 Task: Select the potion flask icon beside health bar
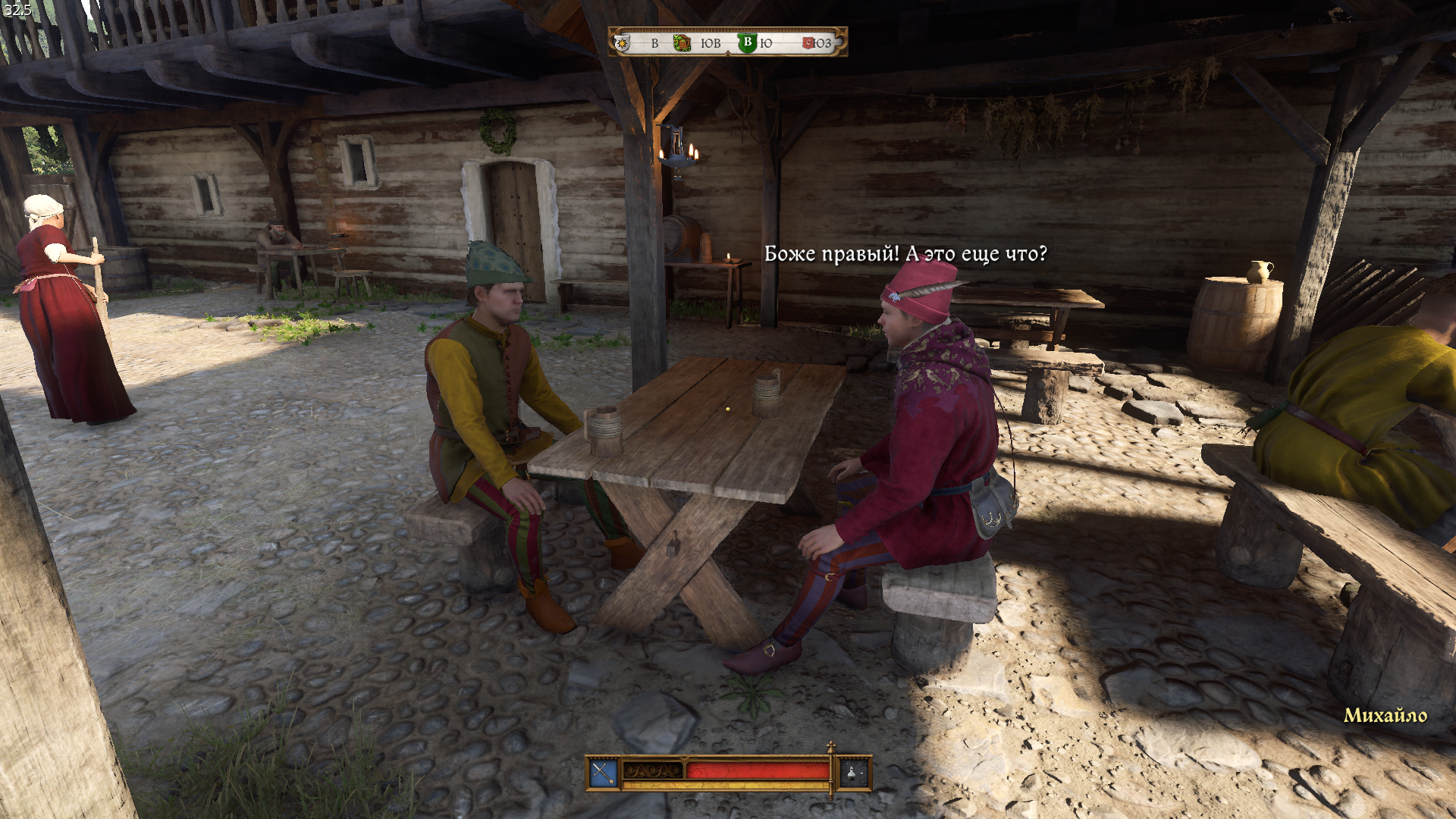tap(853, 773)
